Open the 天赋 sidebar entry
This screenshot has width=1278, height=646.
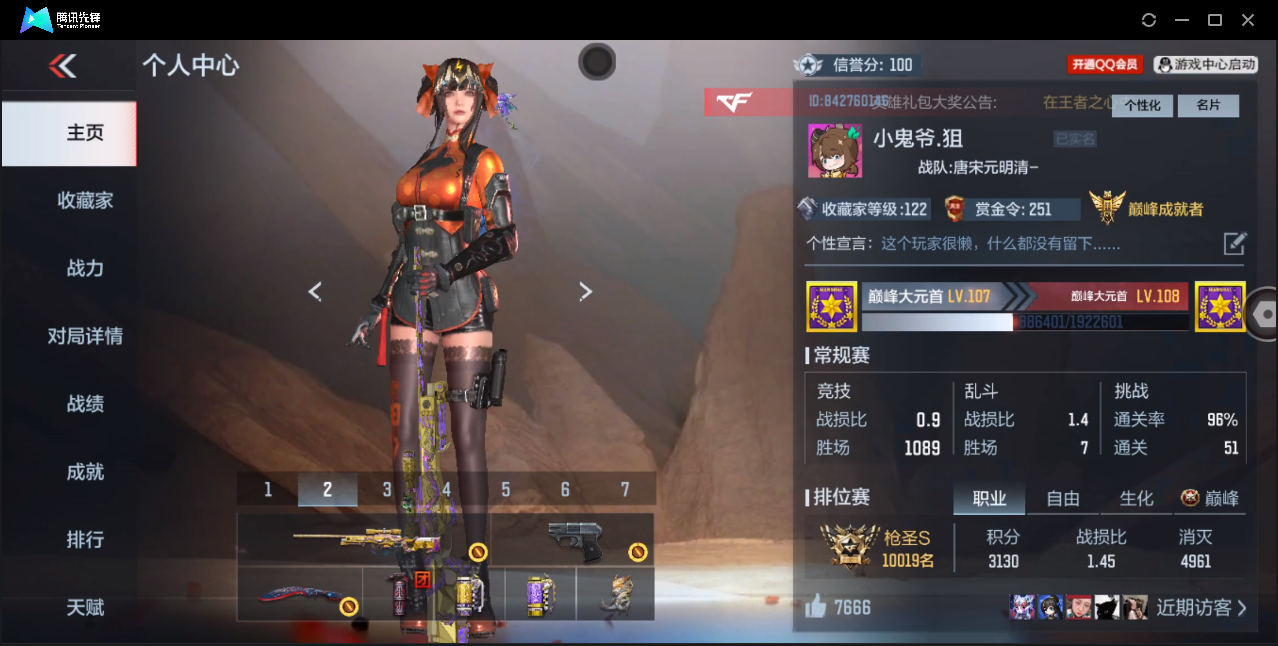(x=85, y=607)
